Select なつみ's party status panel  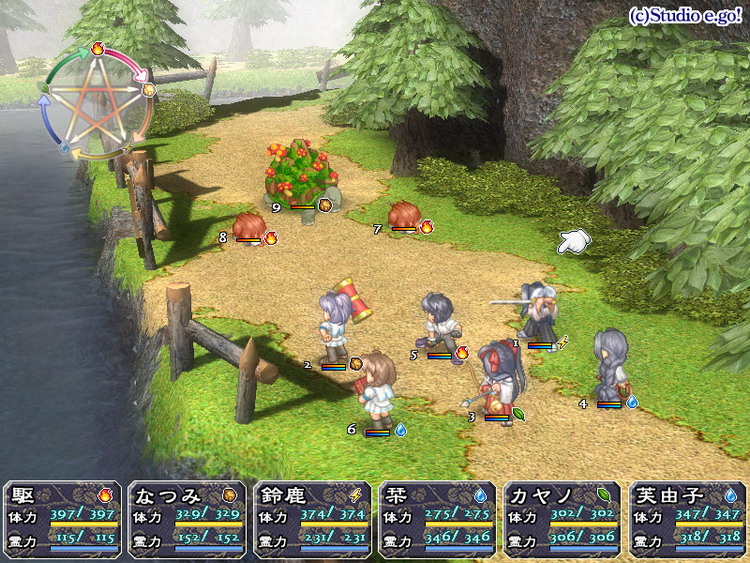pyautogui.click(x=187, y=519)
